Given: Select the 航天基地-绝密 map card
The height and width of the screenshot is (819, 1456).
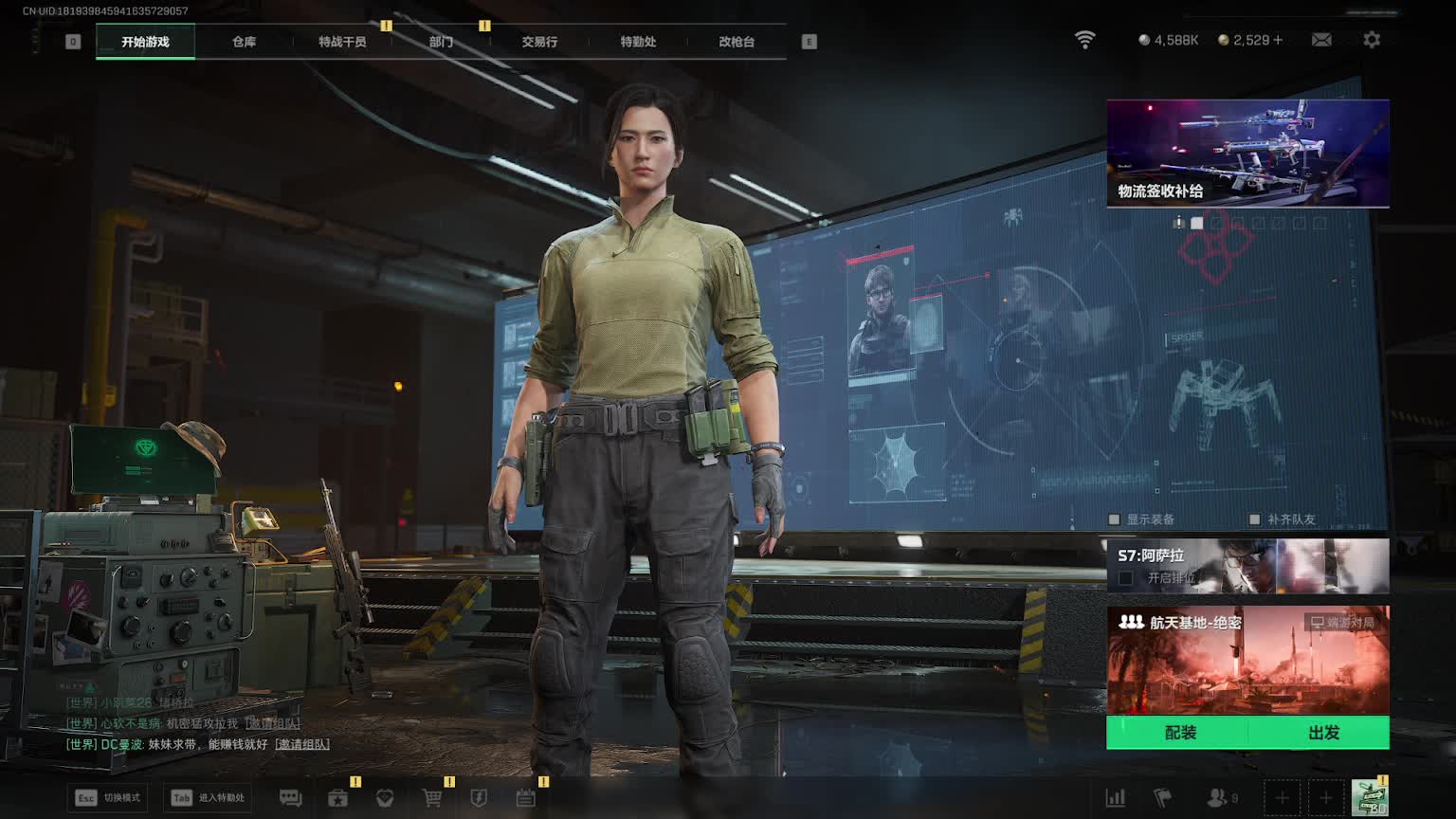Looking at the screenshot, I should tap(1247, 661).
